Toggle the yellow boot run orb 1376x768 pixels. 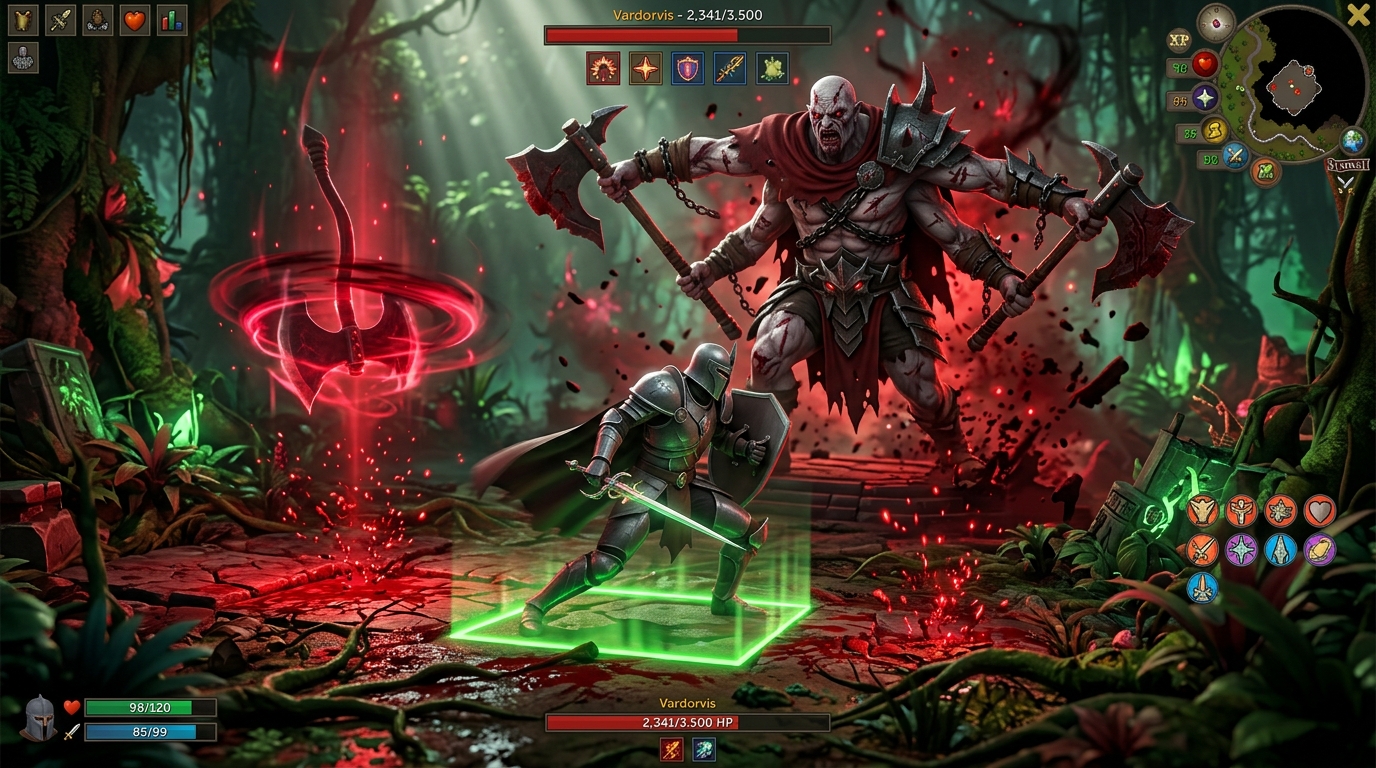[x=1215, y=130]
